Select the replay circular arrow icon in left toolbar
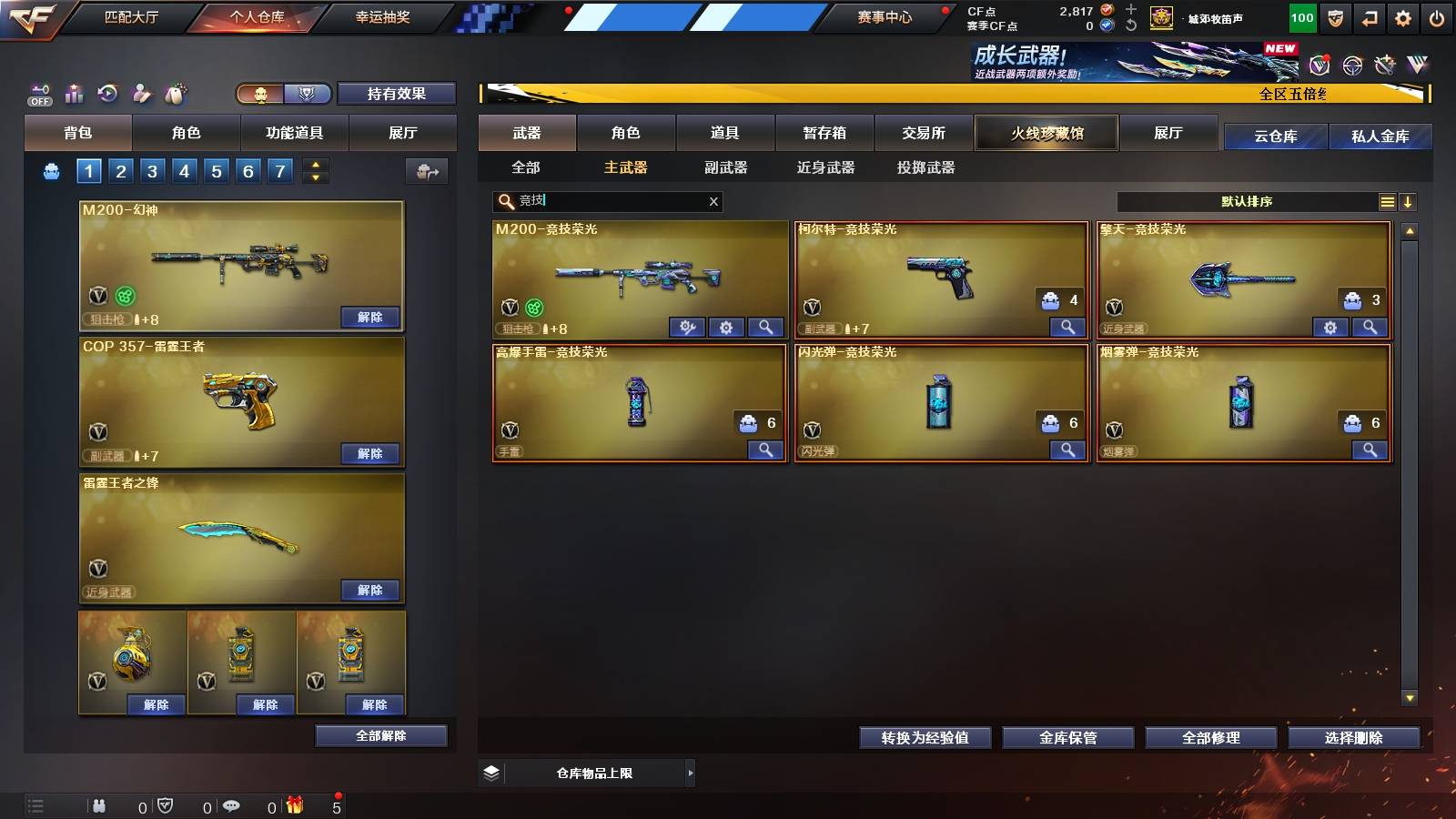Screen dimensions: 1456x819 (x=107, y=94)
